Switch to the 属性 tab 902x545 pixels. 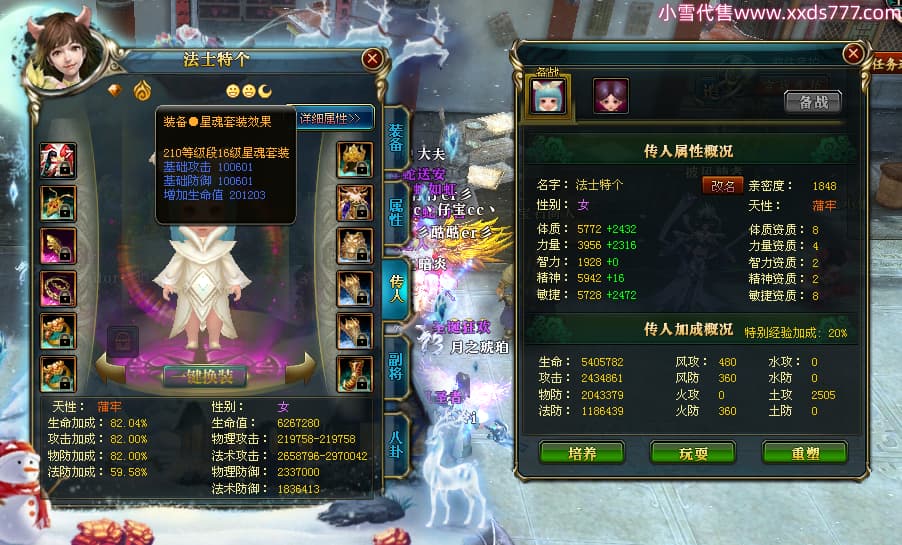click(x=396, y=211)
